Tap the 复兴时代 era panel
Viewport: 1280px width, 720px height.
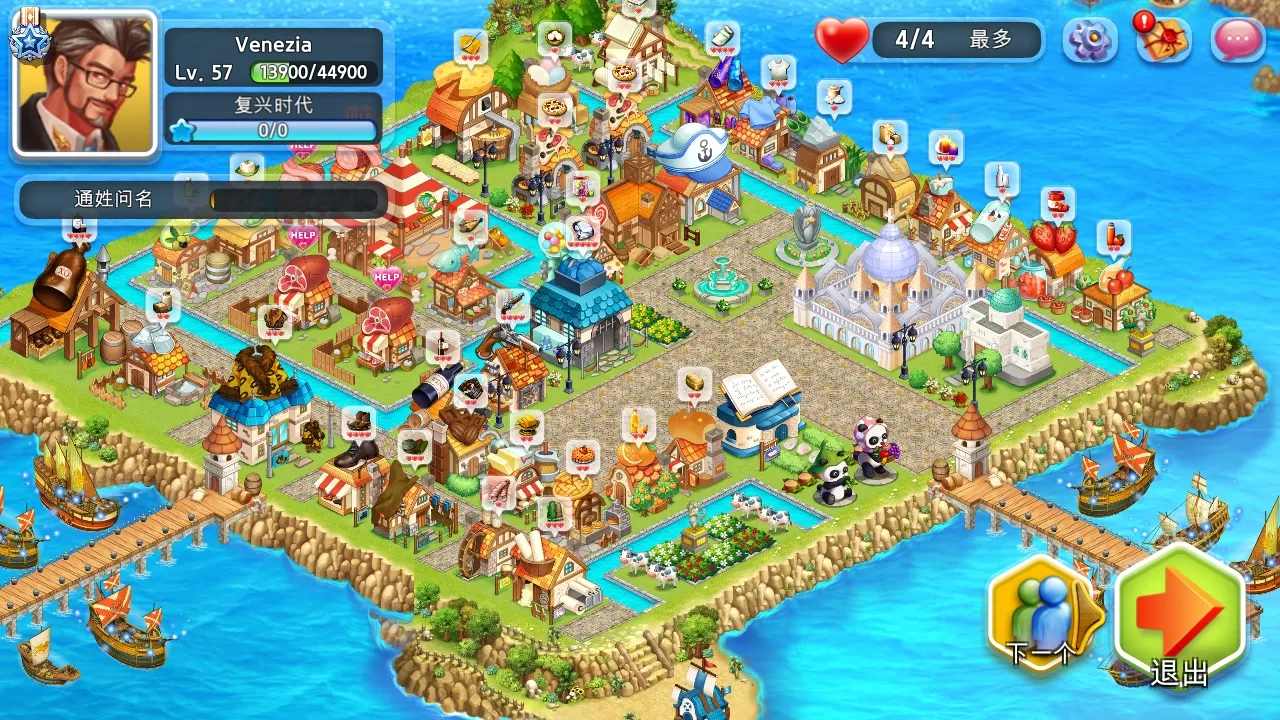(x=272, y=118)
